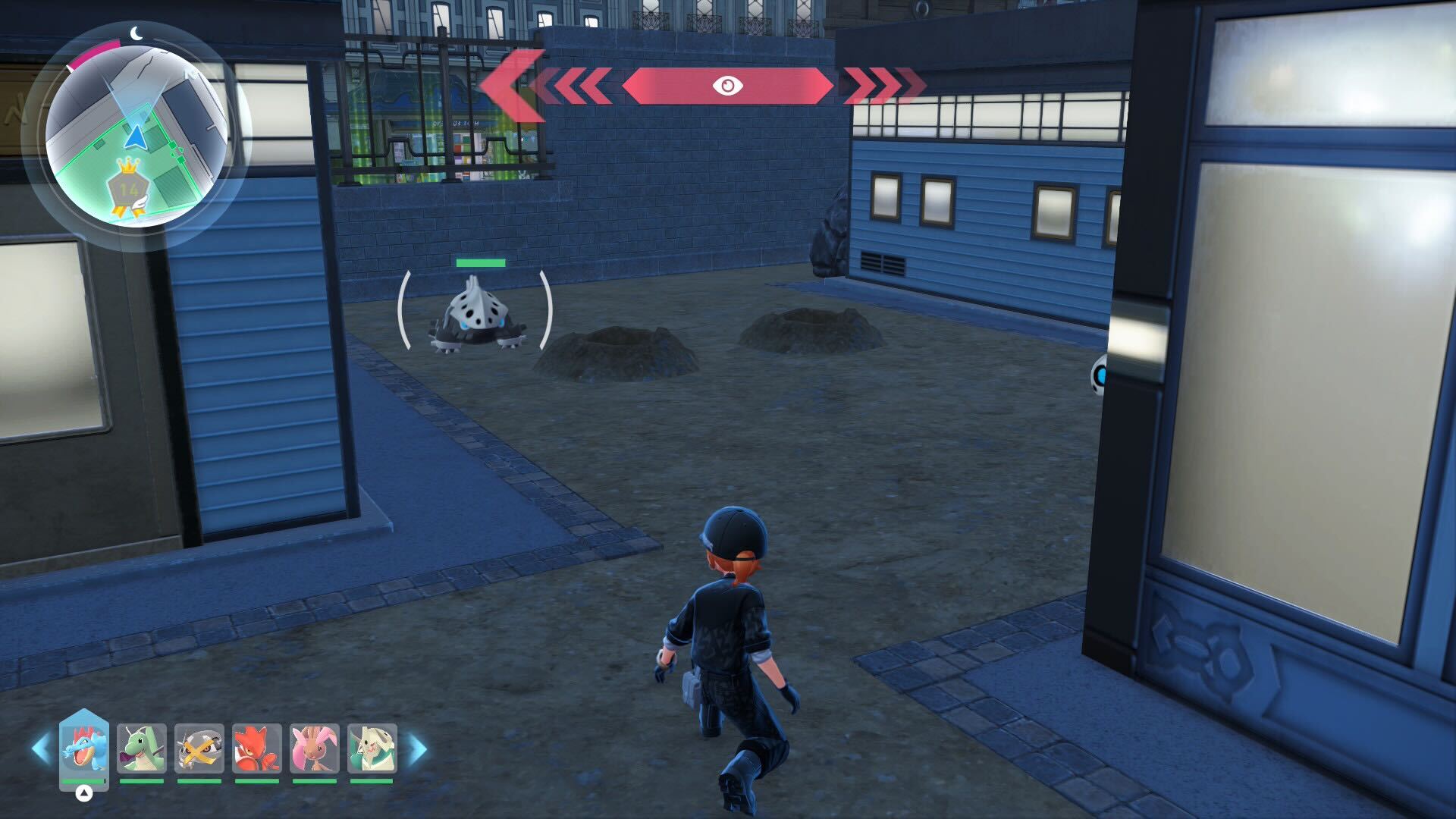Click the crowned wild zone 14 marker
This screenshot has width=1456, height=819.
point(129,190)
